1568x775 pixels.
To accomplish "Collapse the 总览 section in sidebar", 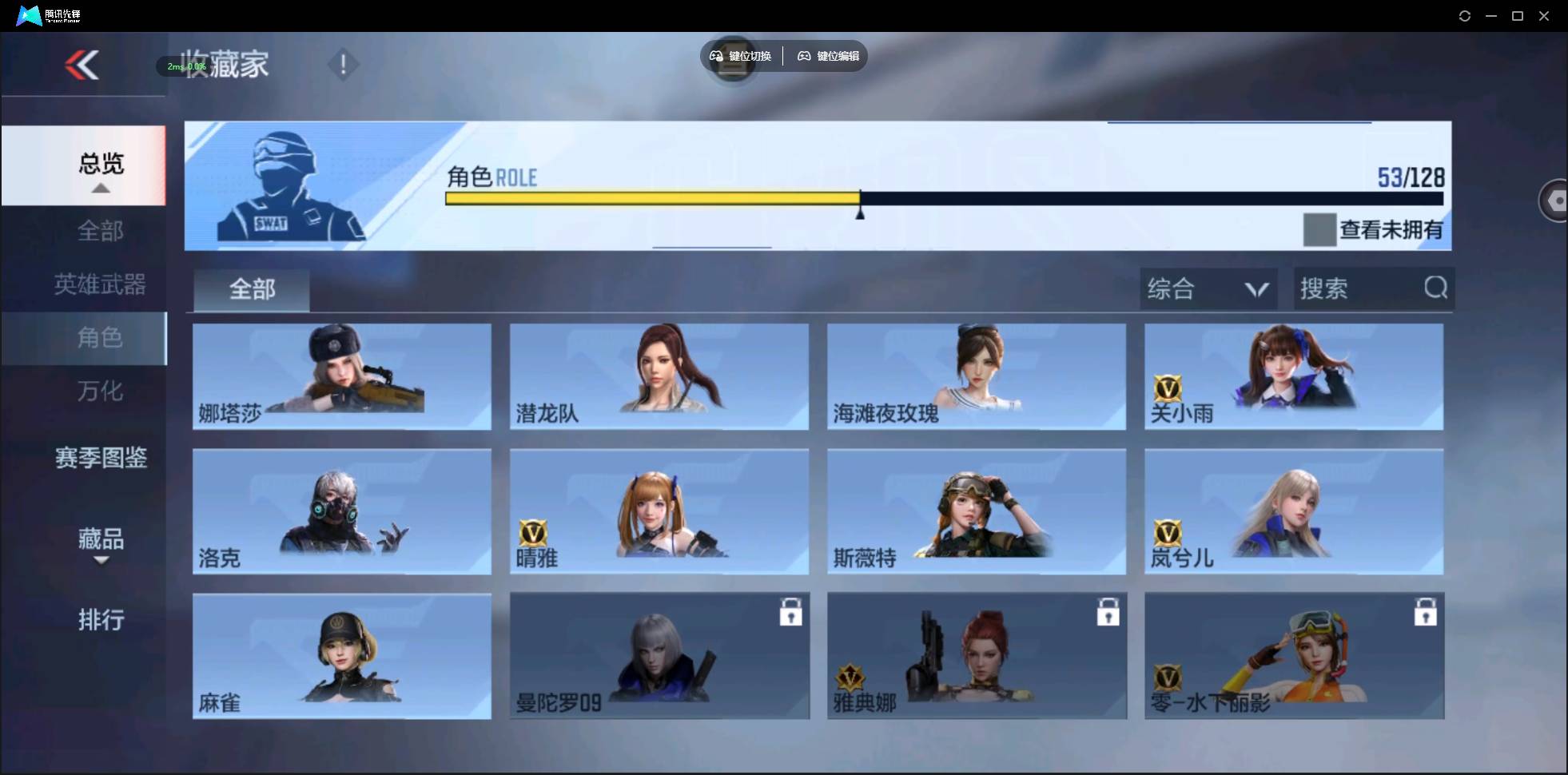I will pos(99,165).
